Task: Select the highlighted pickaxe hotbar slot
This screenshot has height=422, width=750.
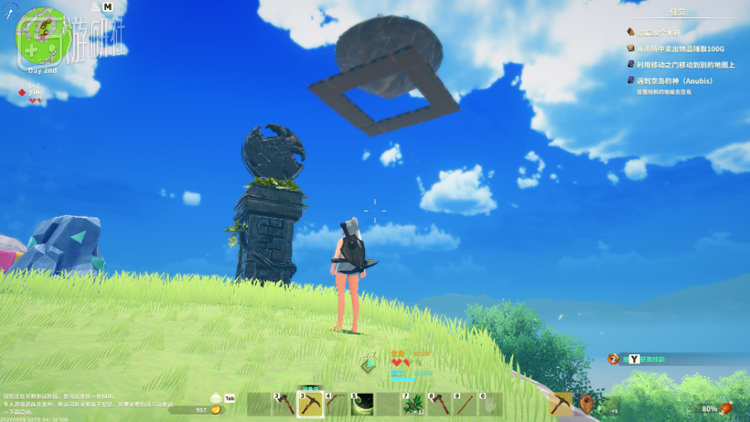Action: click(310, 404)
